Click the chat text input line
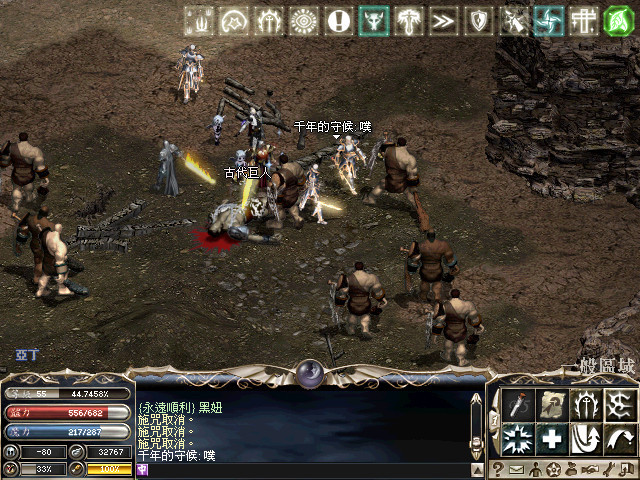The width and height of the screenshot is (640, 480). (x=300, y=467)
